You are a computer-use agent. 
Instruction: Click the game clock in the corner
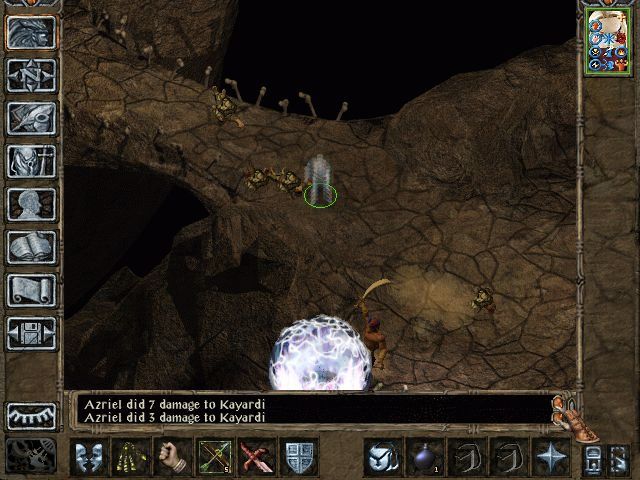tap(30, 455)
